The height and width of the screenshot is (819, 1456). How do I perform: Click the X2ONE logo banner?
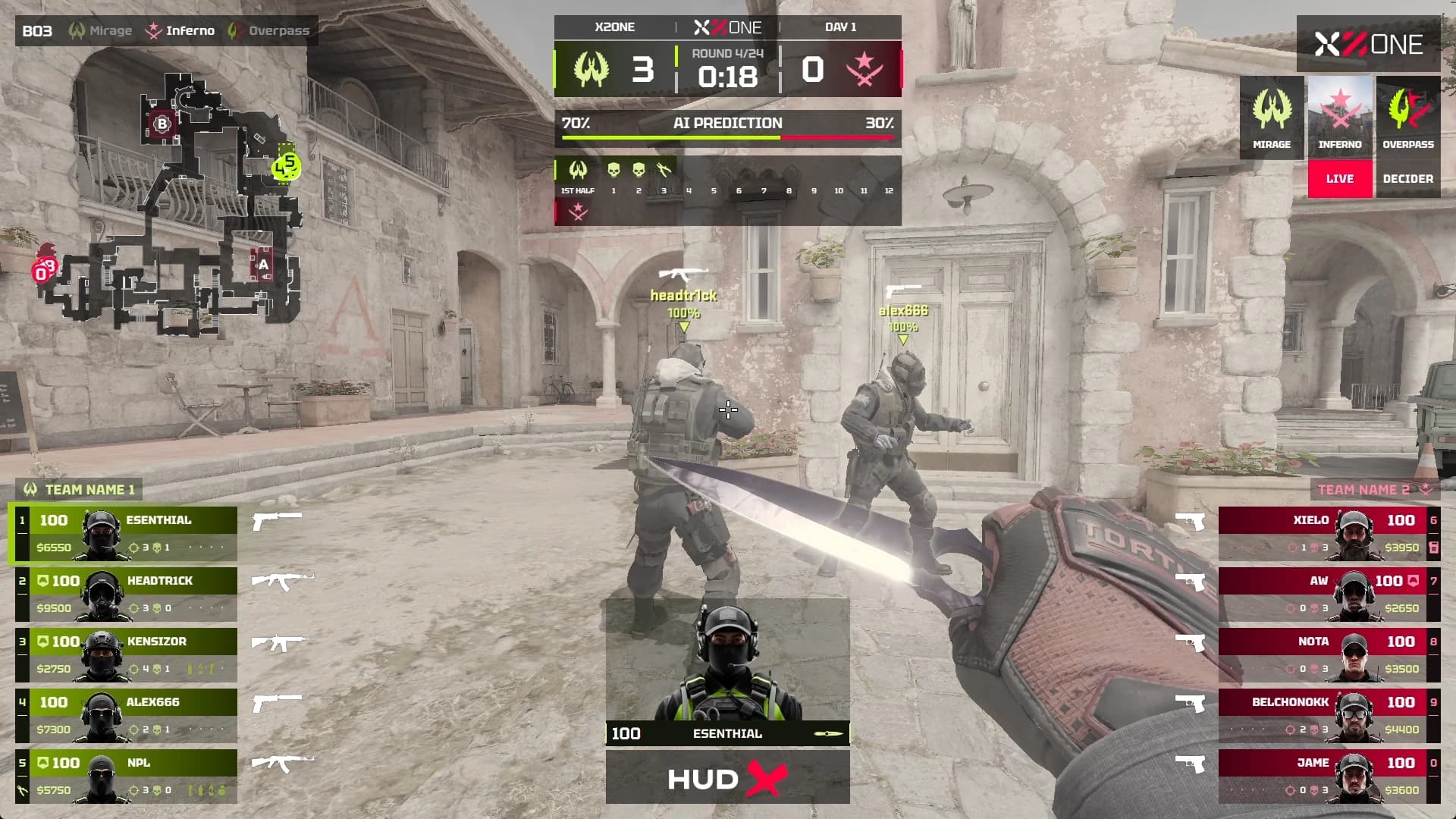point(1368,44)
